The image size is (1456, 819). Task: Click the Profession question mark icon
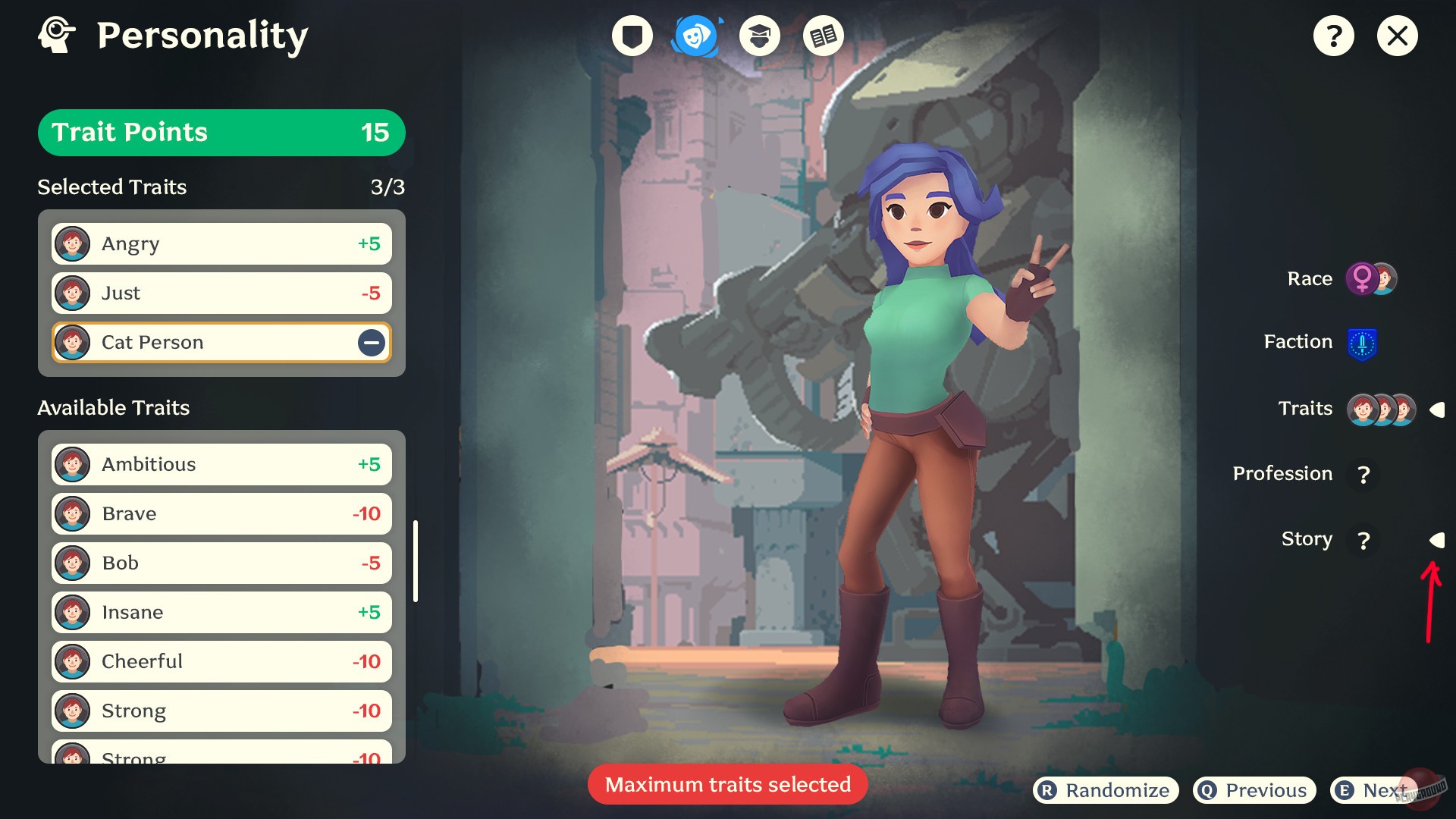pyautogui.click(x=1364, y=475)
